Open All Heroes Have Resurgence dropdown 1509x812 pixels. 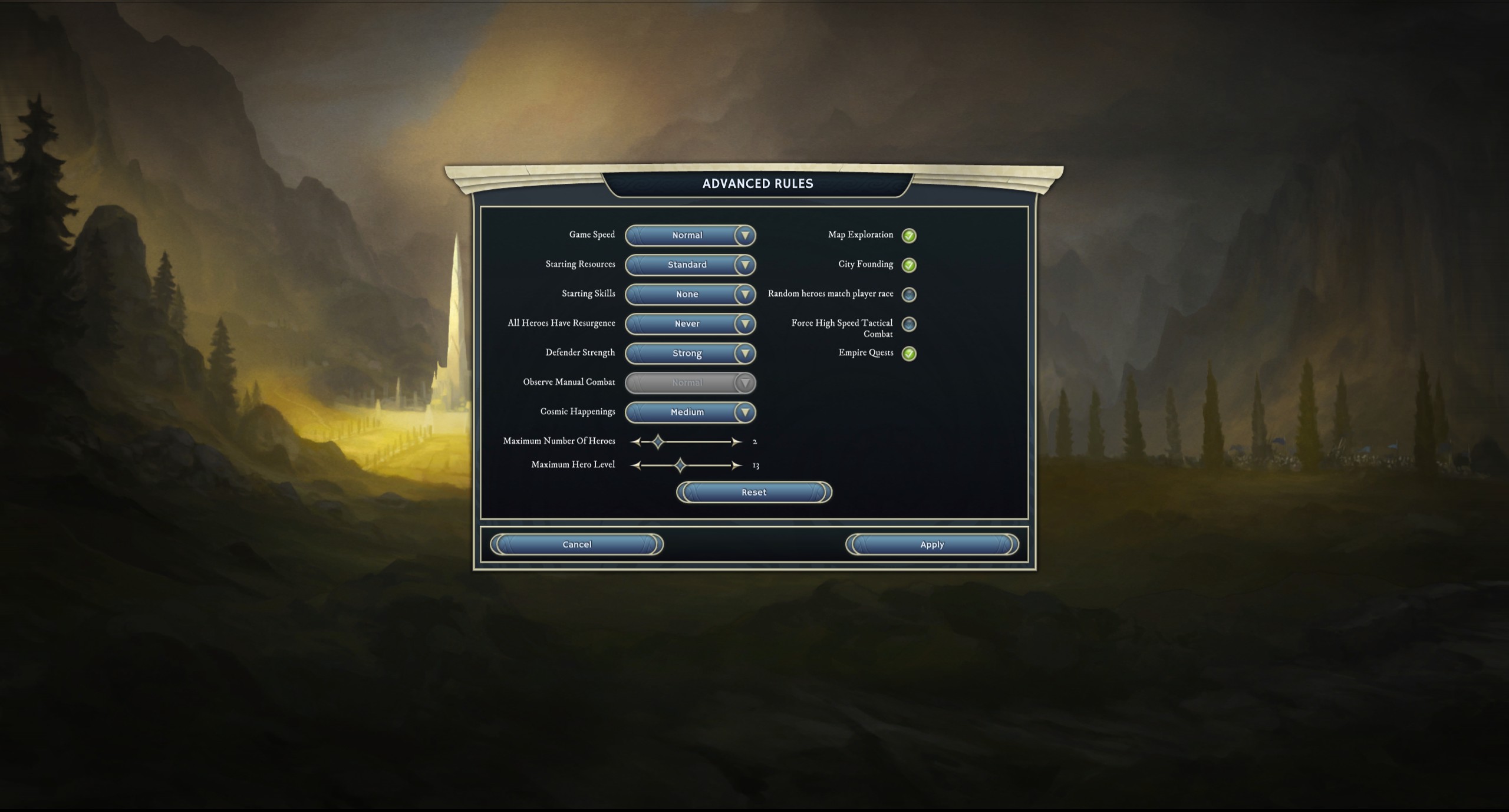click(690, 324)
